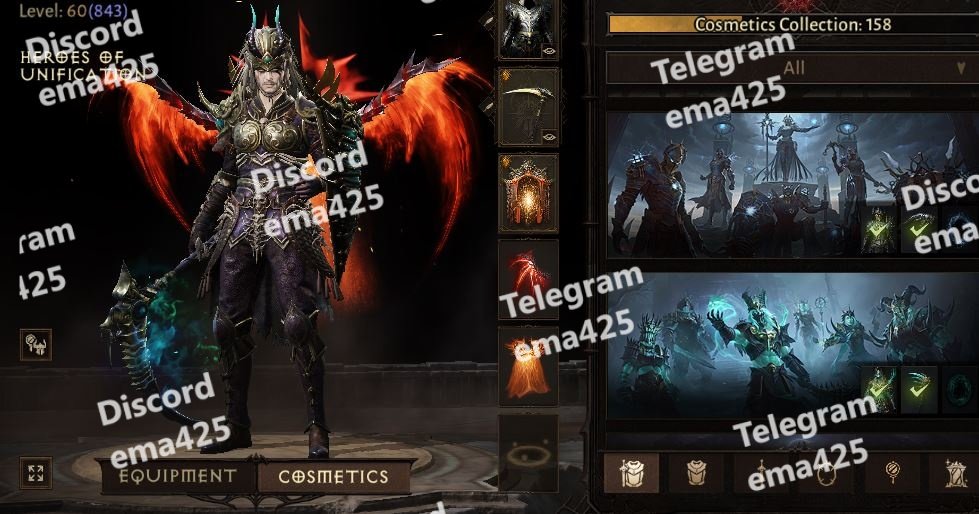Select the armor cosmetic slot

coord(528,28)
